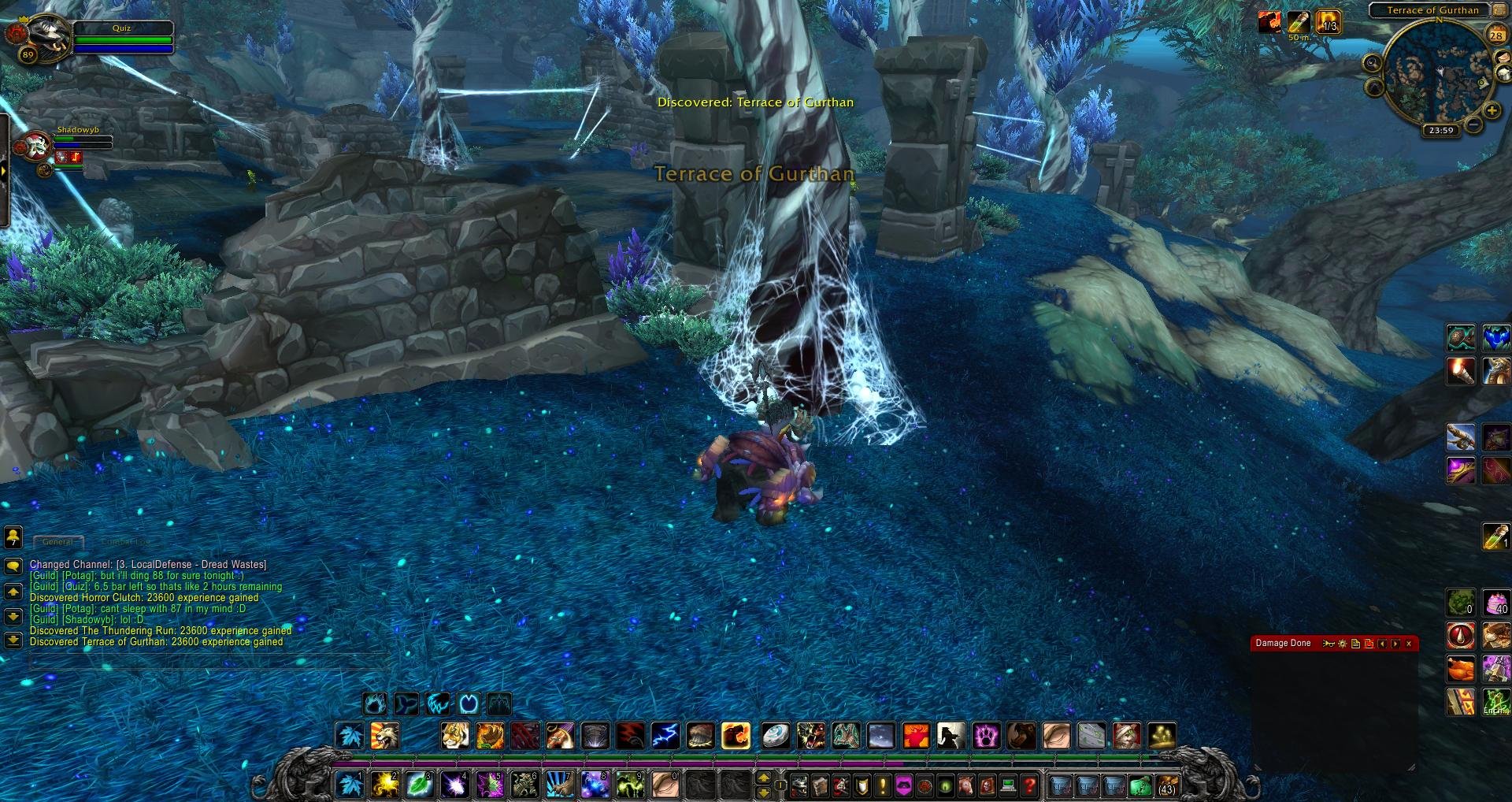Open the minimap tracking magnifier button
1512x802 pixels.
(x=1372, y=63)
